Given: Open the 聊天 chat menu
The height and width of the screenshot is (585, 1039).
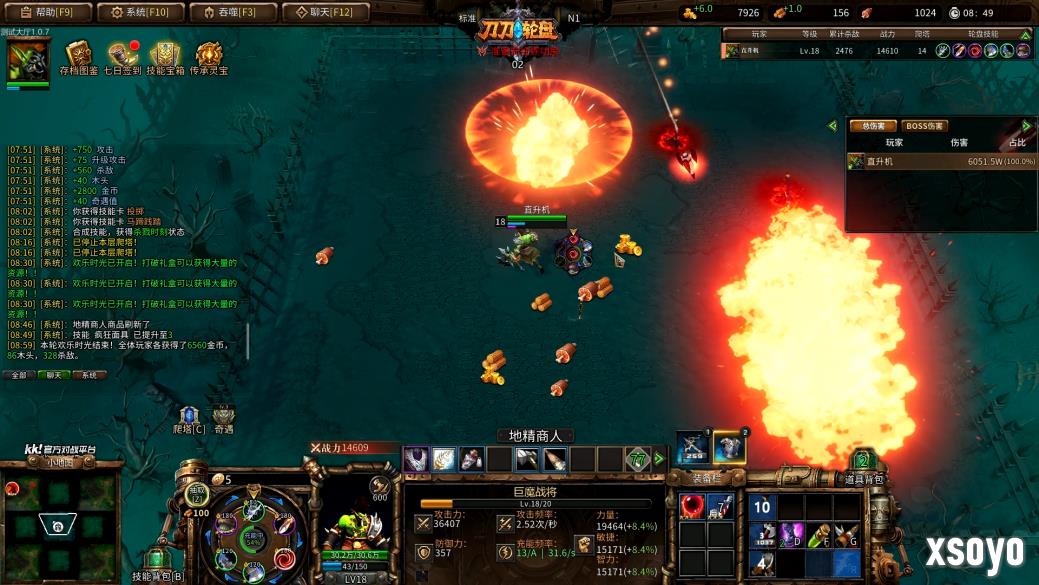Looking at the screenshot, I should [325, 12].
